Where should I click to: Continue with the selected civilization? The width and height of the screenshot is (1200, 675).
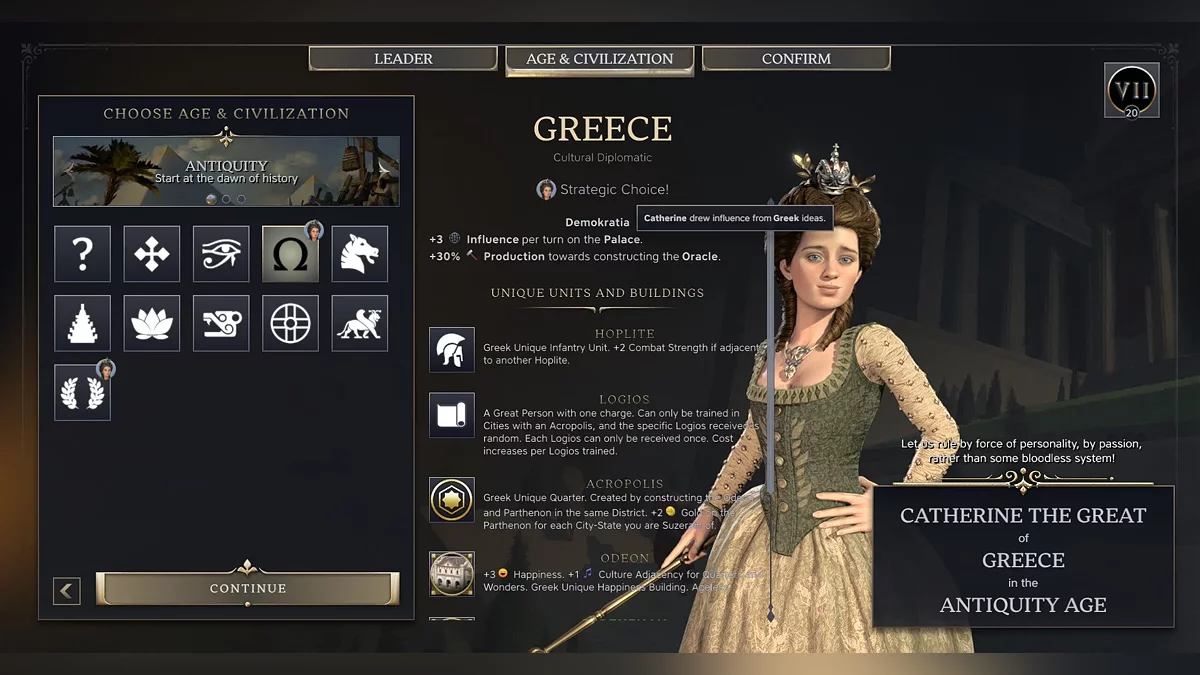(x=248, y=588)
